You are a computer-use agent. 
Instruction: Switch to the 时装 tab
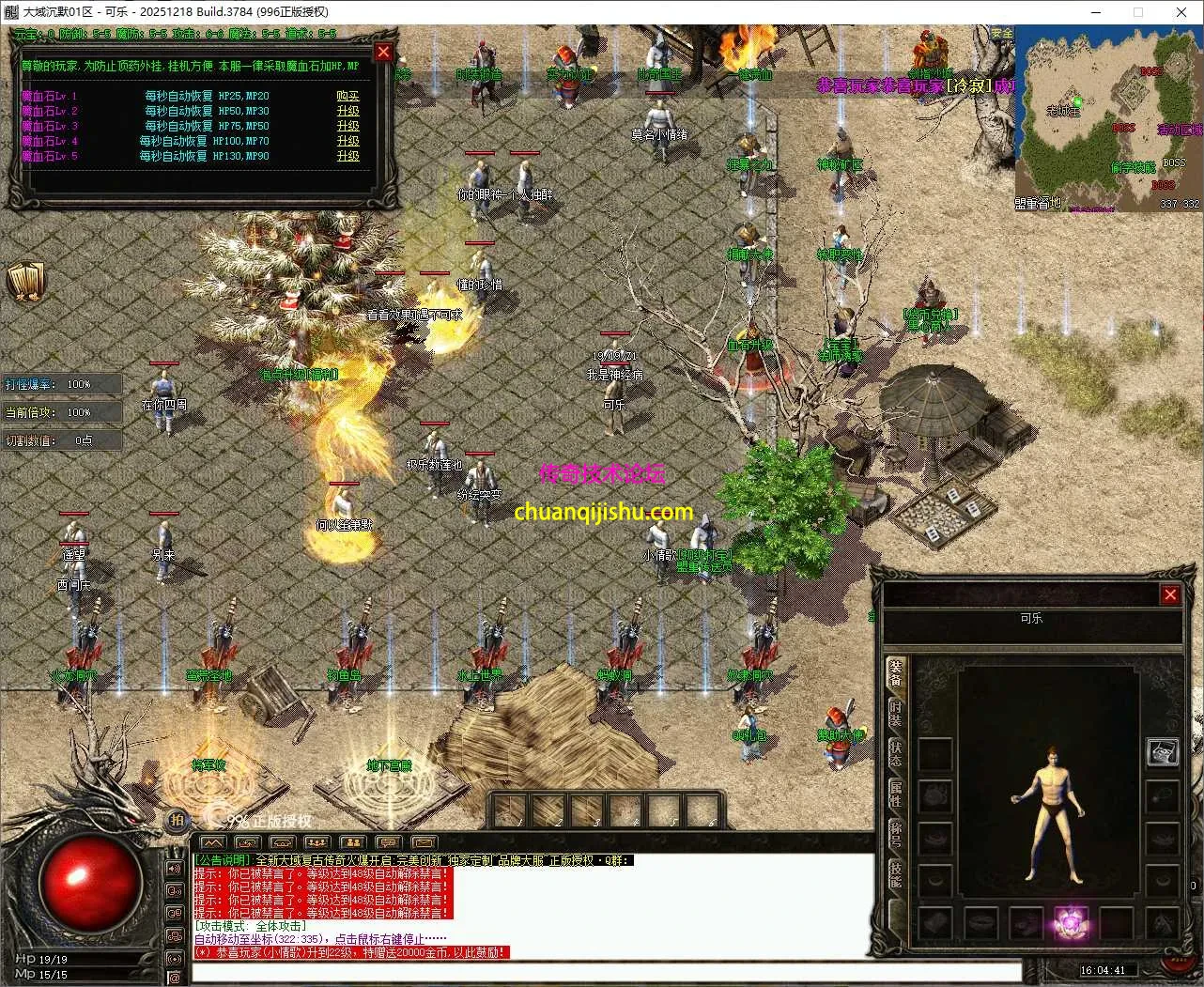click(x=896, y=713)
